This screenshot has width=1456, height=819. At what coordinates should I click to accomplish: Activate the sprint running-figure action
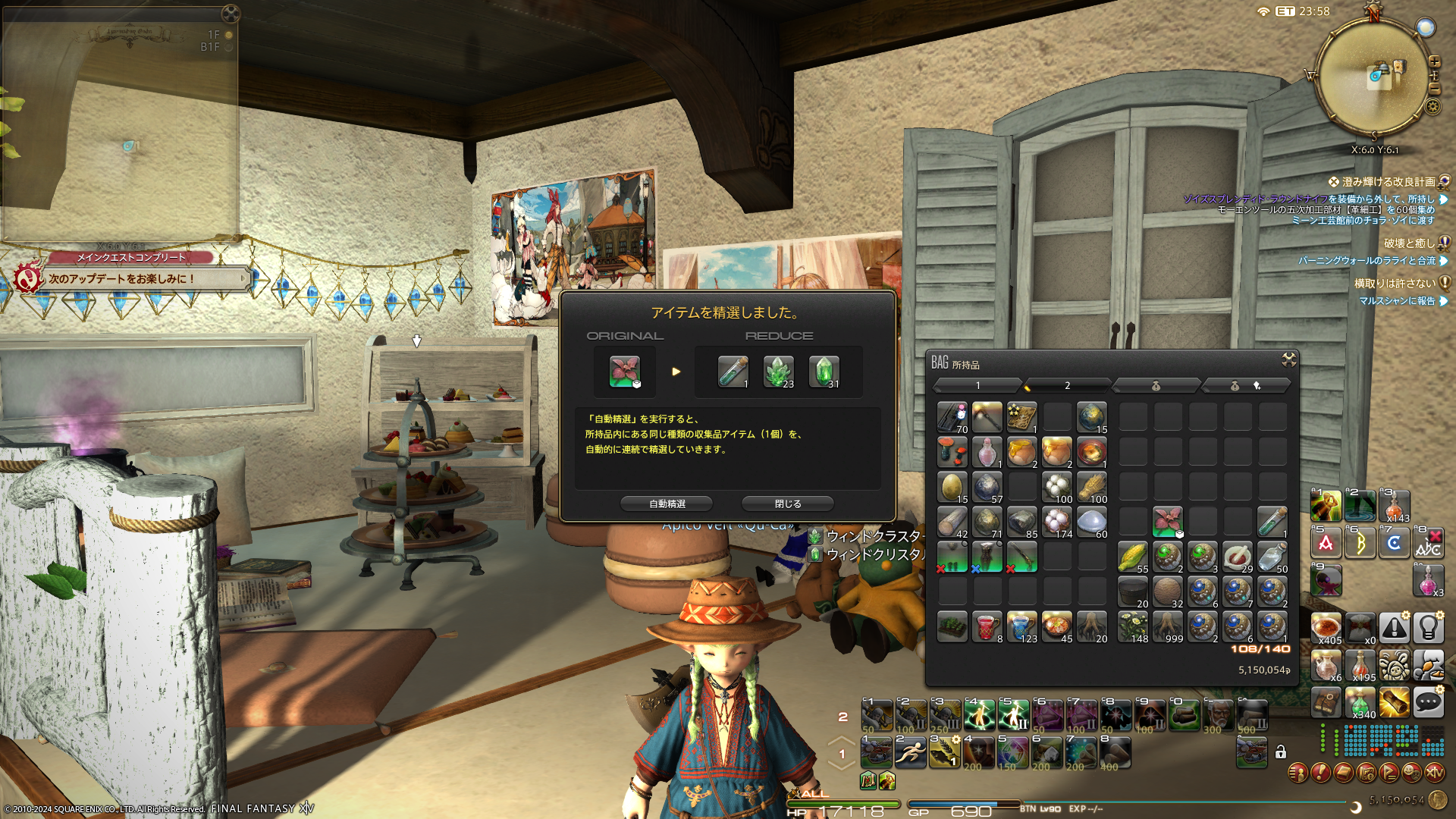910,752
